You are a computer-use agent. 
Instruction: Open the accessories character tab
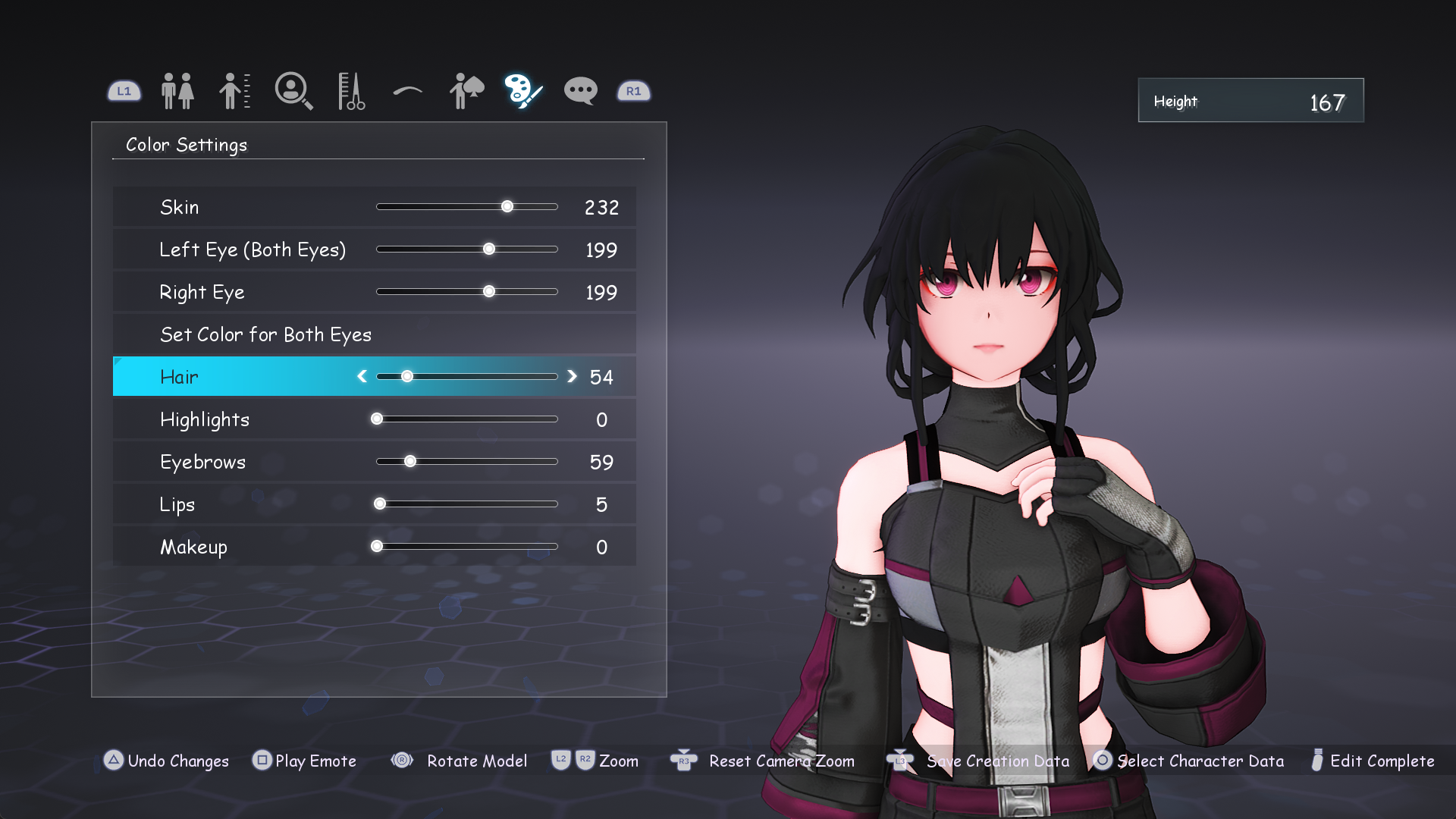(466, 91)
